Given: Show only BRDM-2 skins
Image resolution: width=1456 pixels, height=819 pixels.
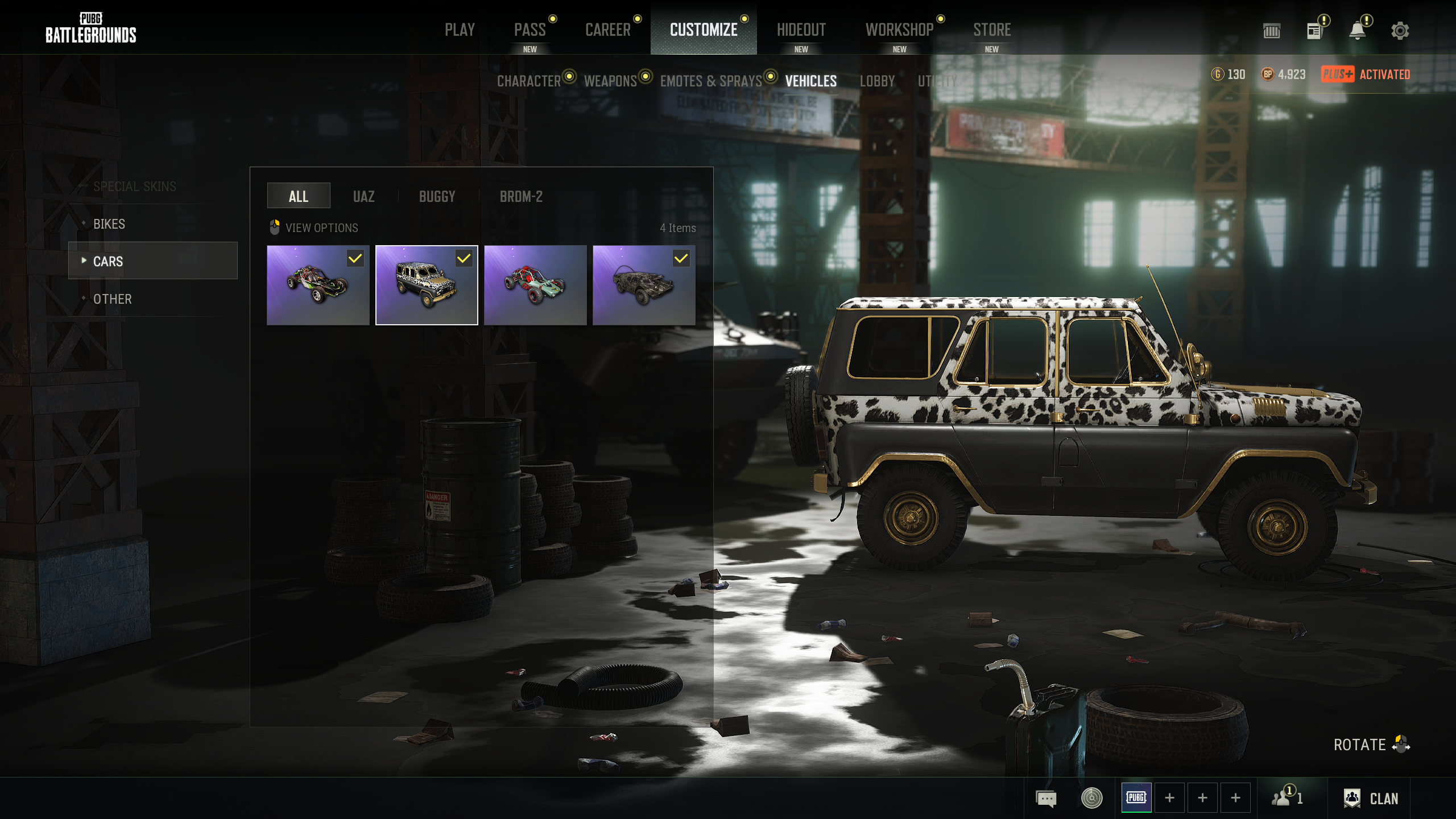Looking at the screenshot, I should (521, 196).
